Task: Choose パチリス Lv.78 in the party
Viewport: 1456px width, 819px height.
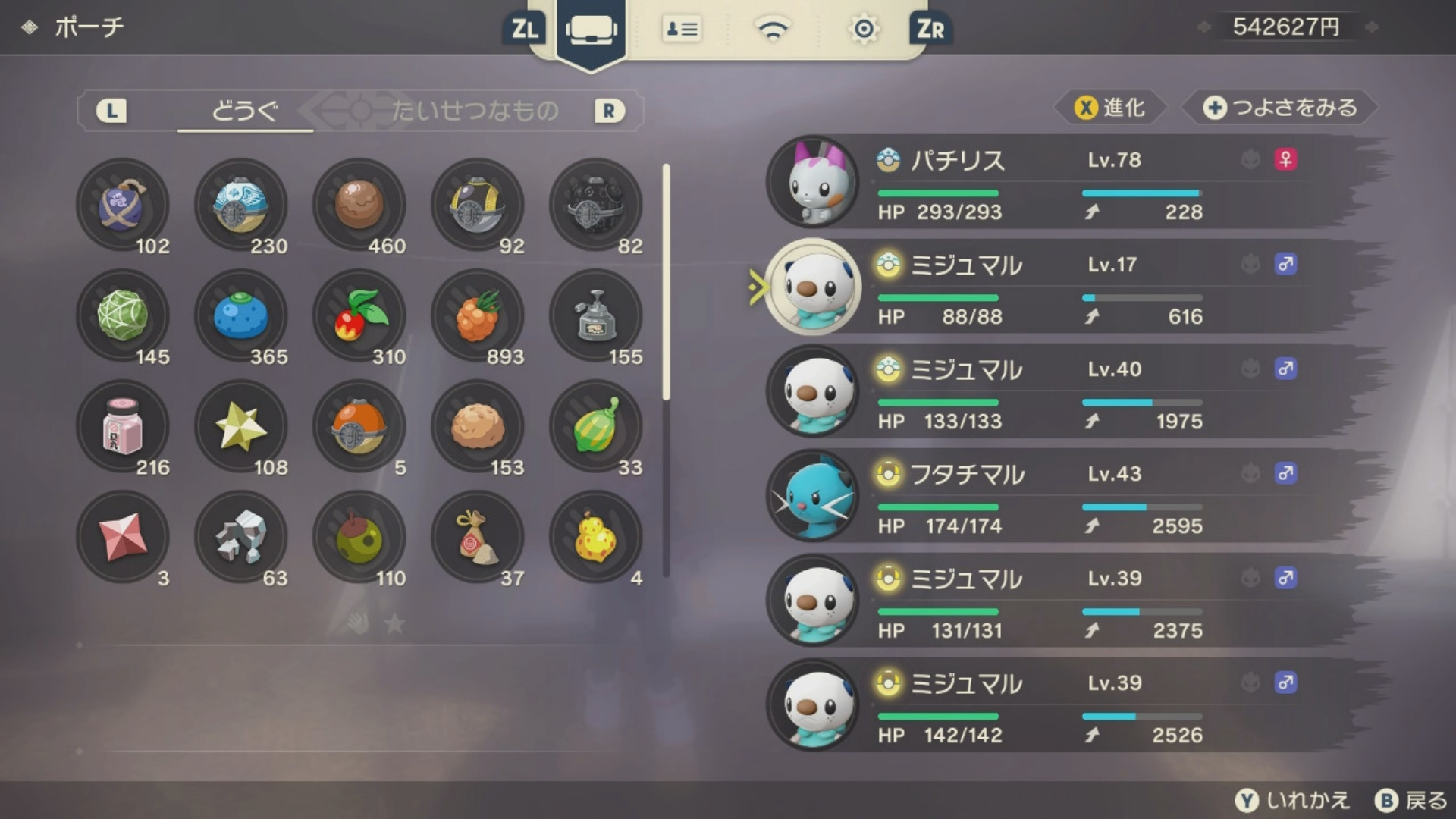Action: coord(1062,183)
